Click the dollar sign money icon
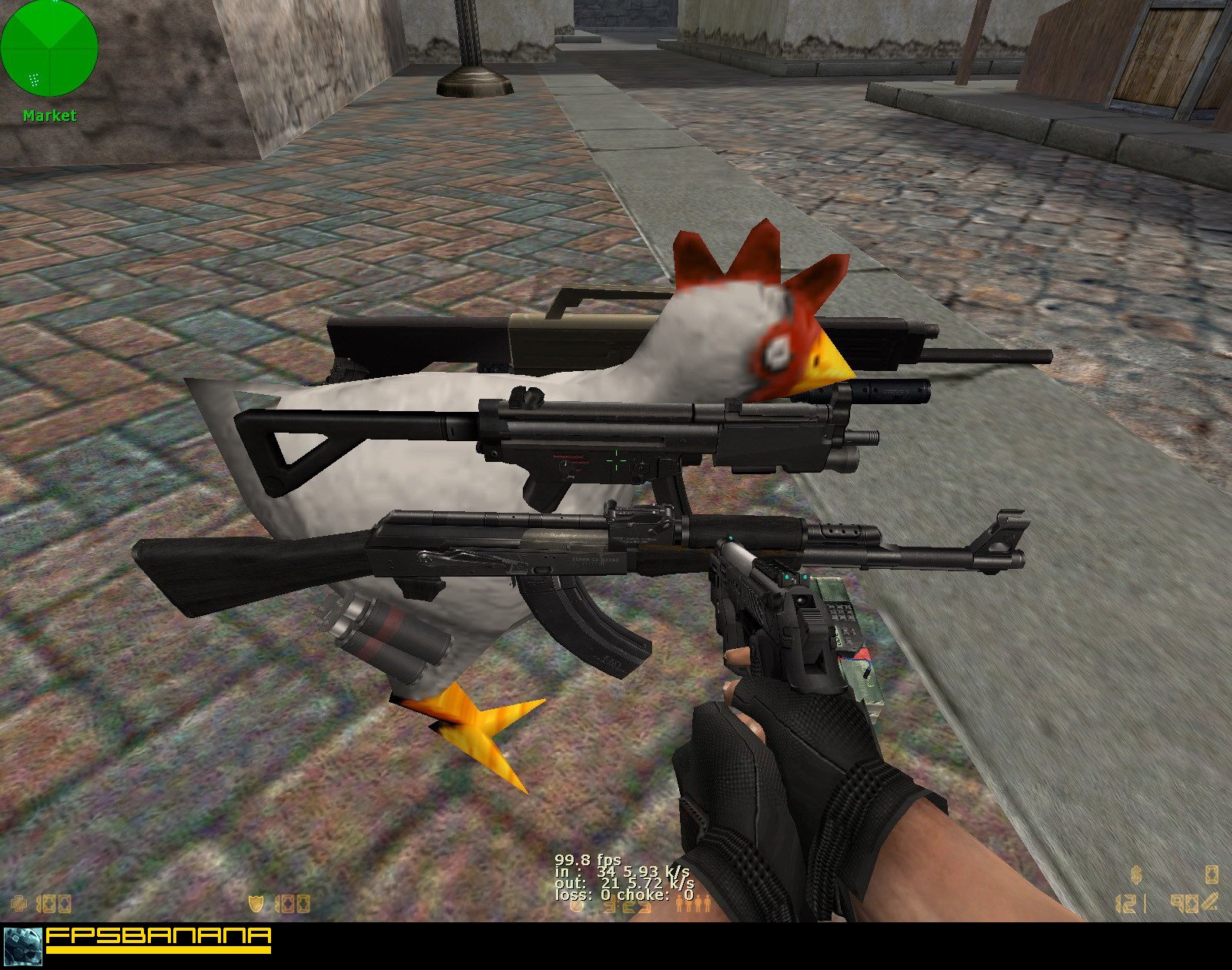The image size is (1232, 970). point(1136,874)
